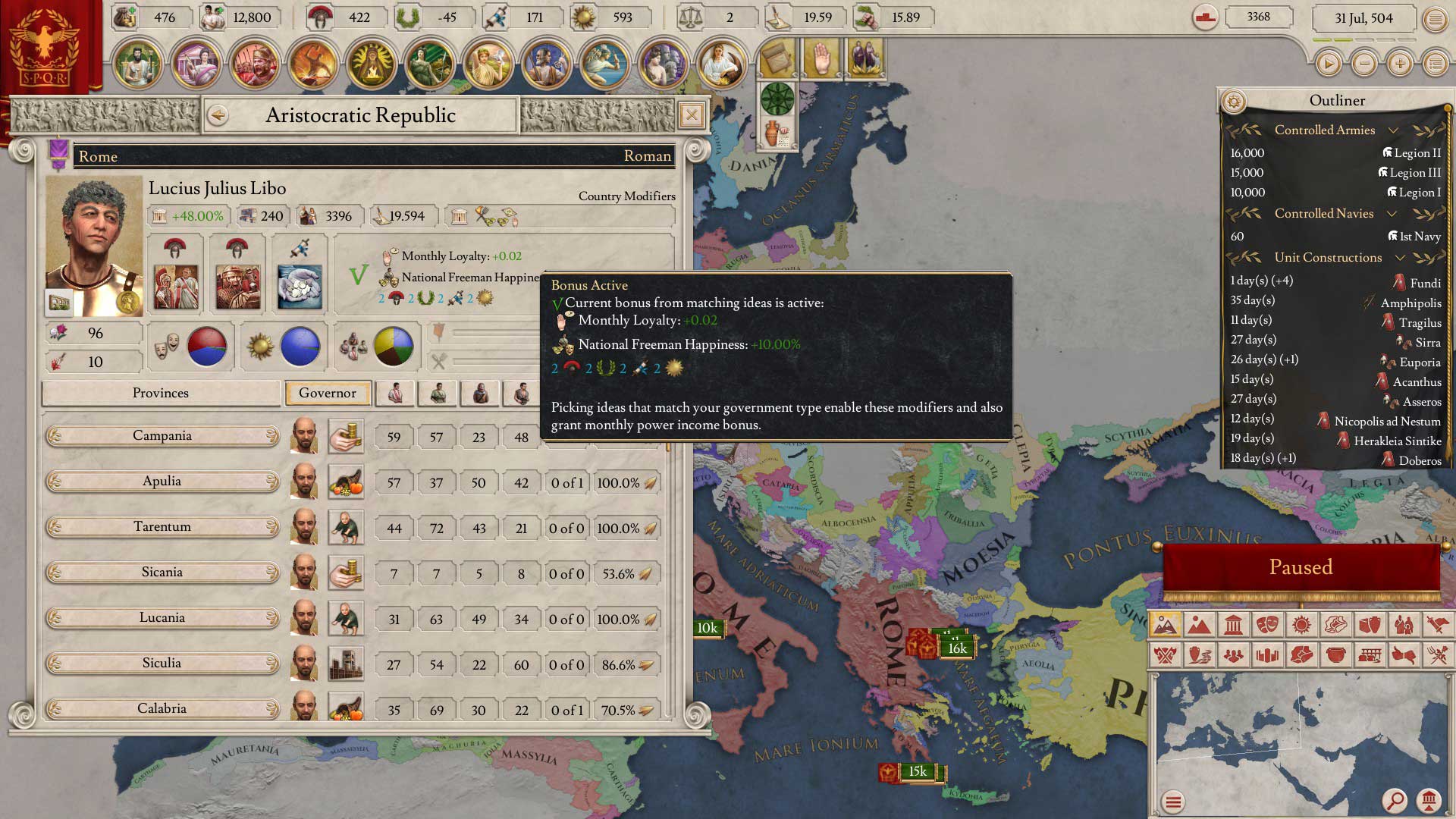
Task: Open the minimap magnifying glass search
Action: pyautogui.click(x=1394, y=801)
